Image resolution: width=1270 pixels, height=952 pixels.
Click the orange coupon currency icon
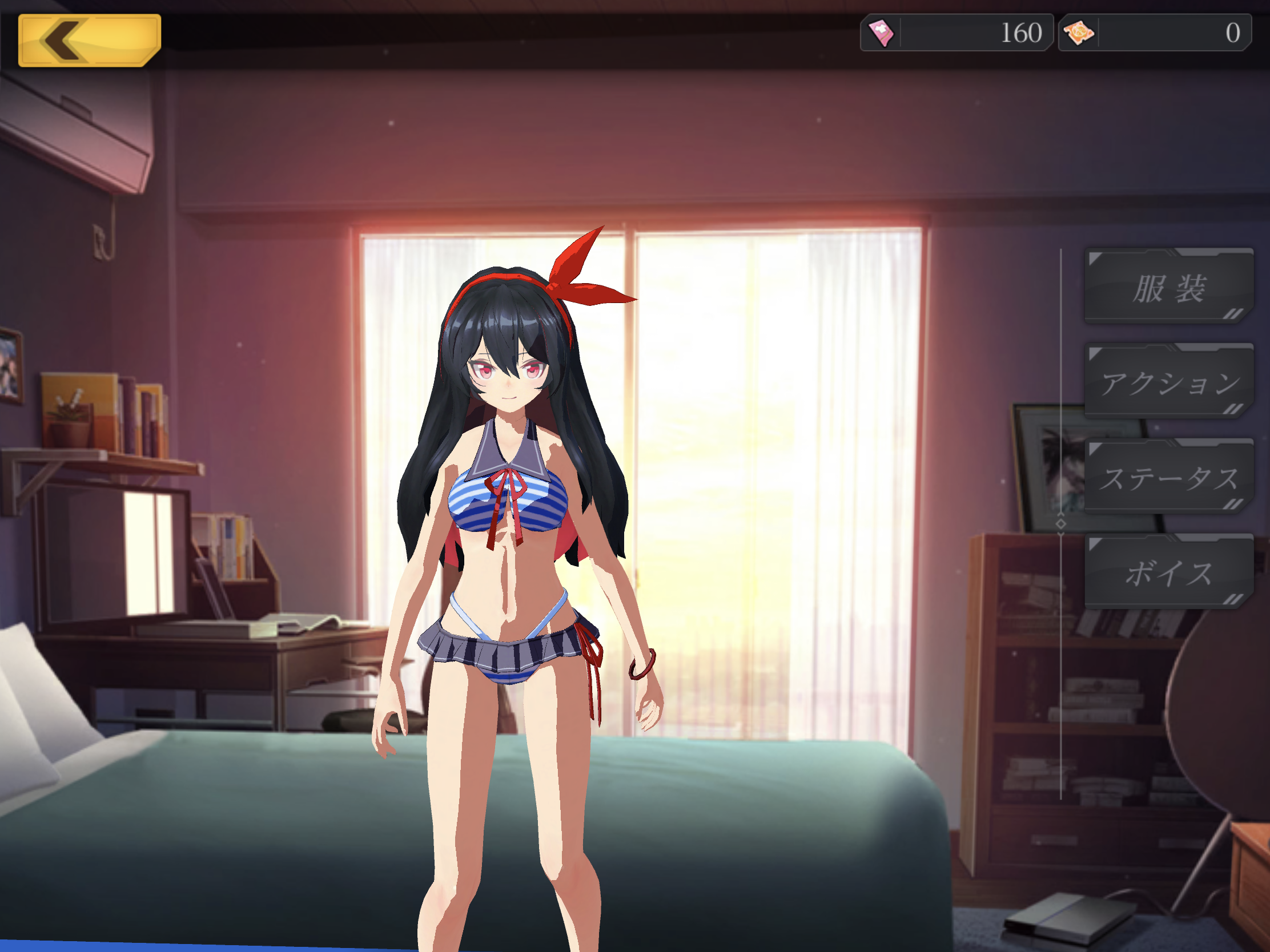(1079, 33)
